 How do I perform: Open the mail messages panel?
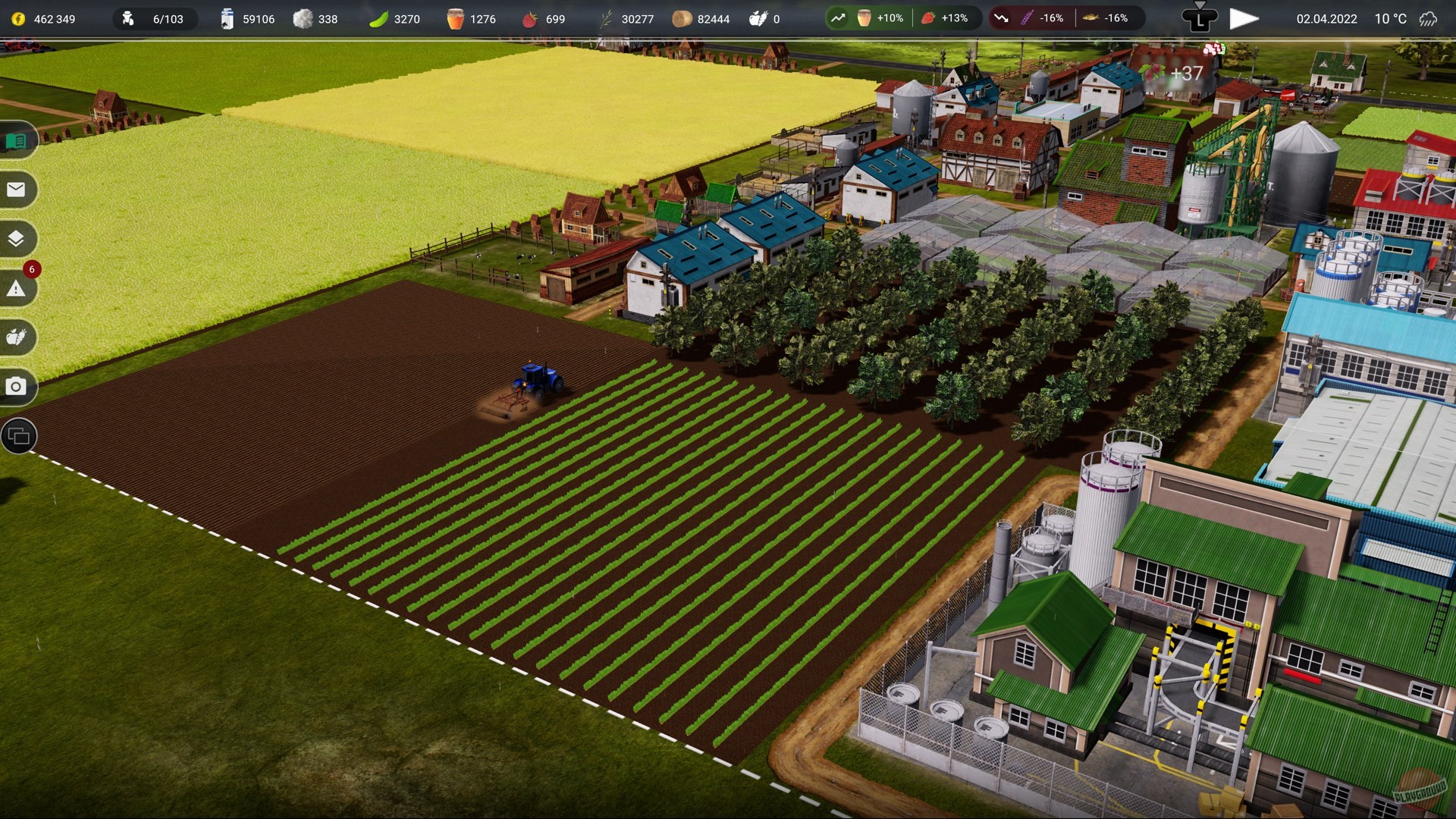pyautogui.click(x=17, y=190)
